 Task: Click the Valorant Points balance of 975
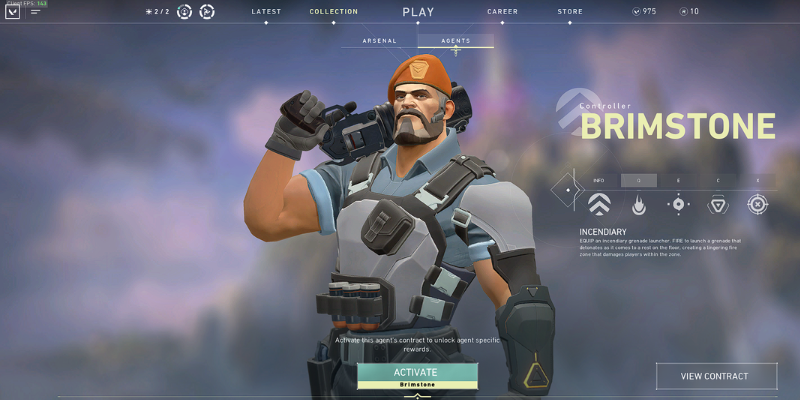click(644, 12)
